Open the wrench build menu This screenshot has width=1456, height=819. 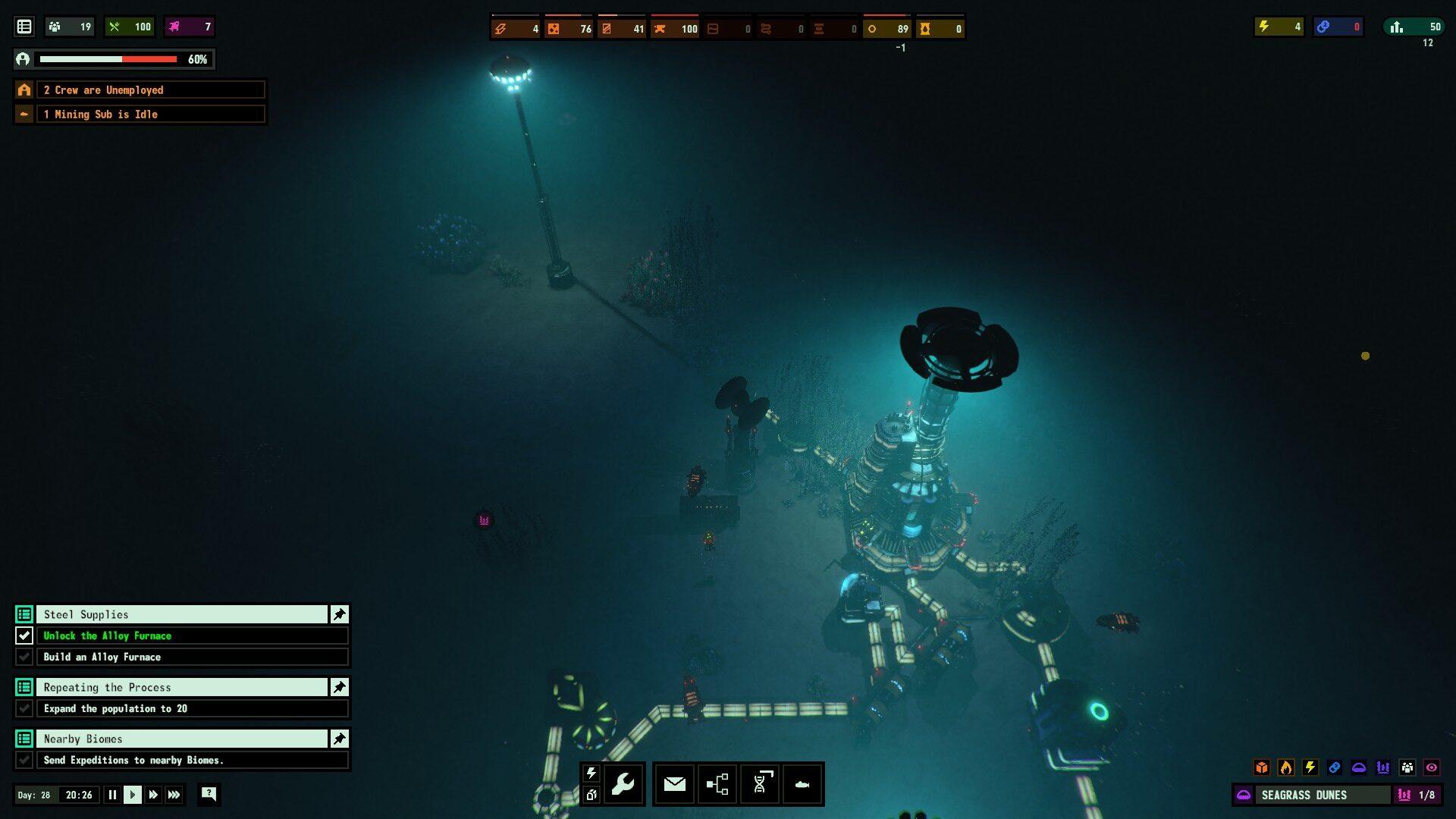[623, 783]
